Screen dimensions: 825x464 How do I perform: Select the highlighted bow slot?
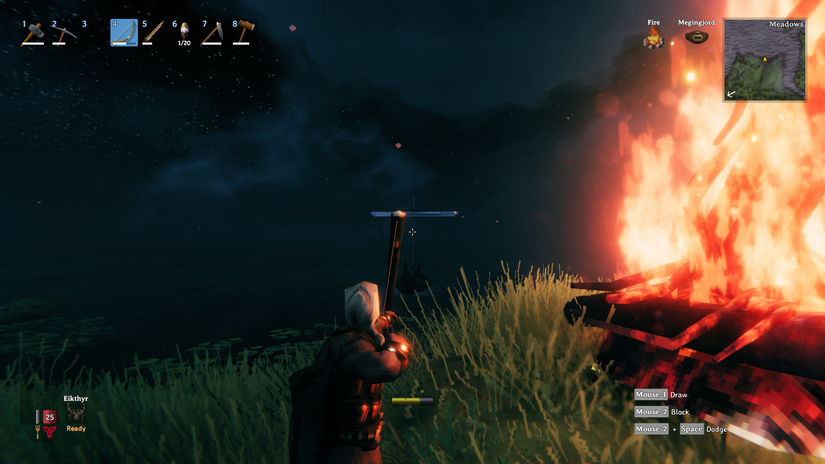[x=124, y=33]
